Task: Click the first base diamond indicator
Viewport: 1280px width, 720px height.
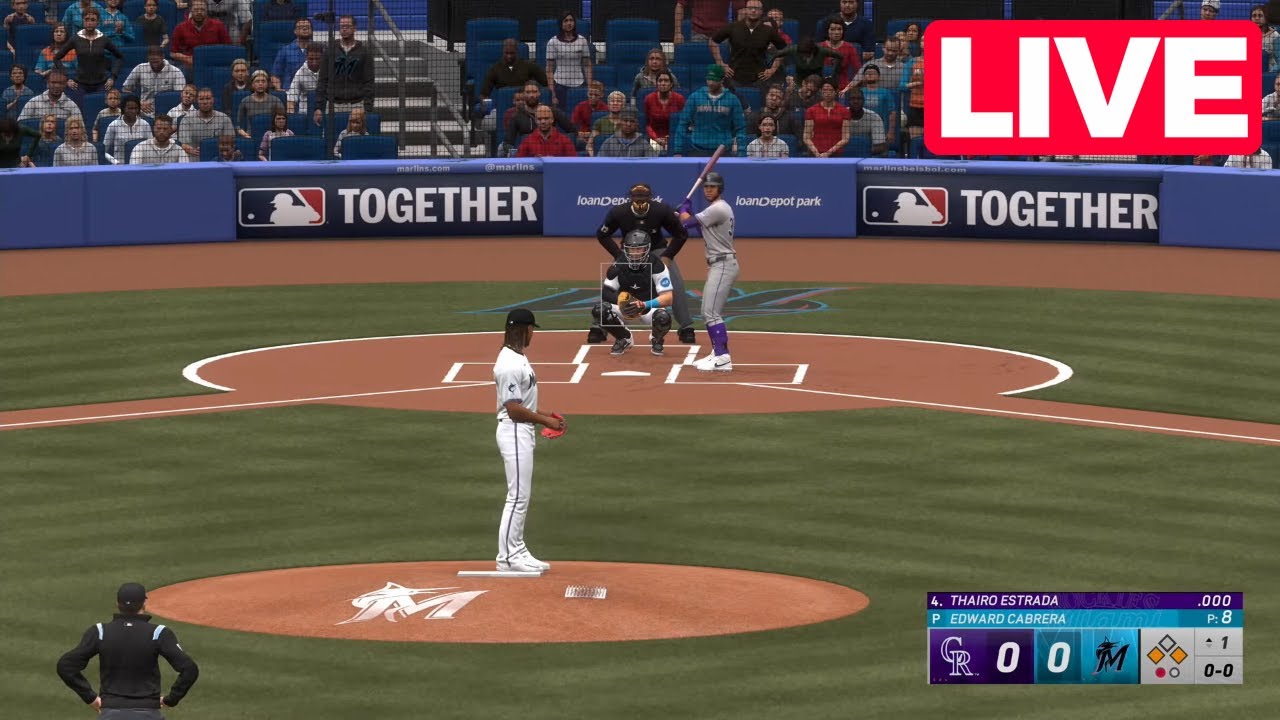Action: click(x=1179, y=655)
